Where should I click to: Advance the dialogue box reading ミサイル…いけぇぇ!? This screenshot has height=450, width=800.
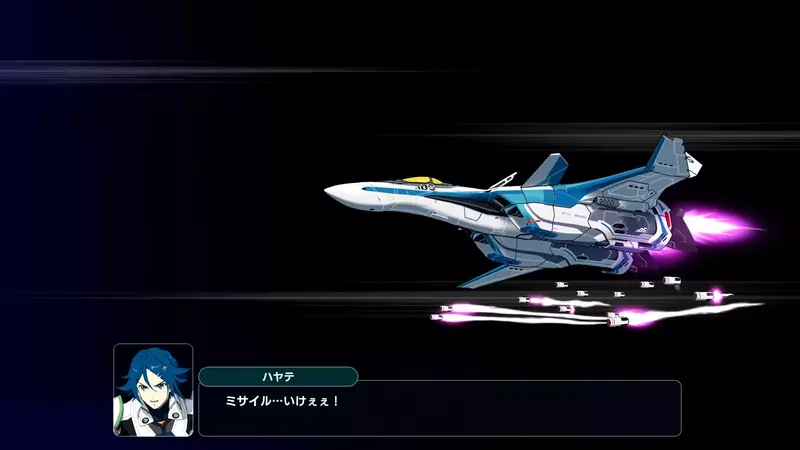440,408
